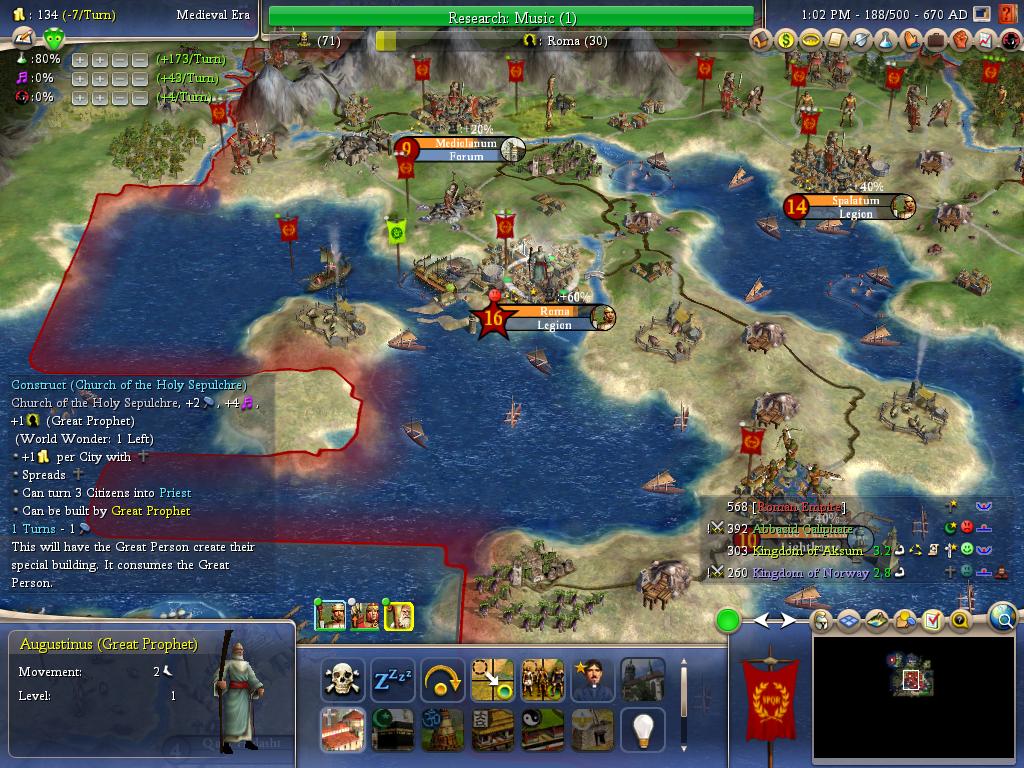Open the Technology Advisor flask icon

pyautogui.click(x=886, y=40)
